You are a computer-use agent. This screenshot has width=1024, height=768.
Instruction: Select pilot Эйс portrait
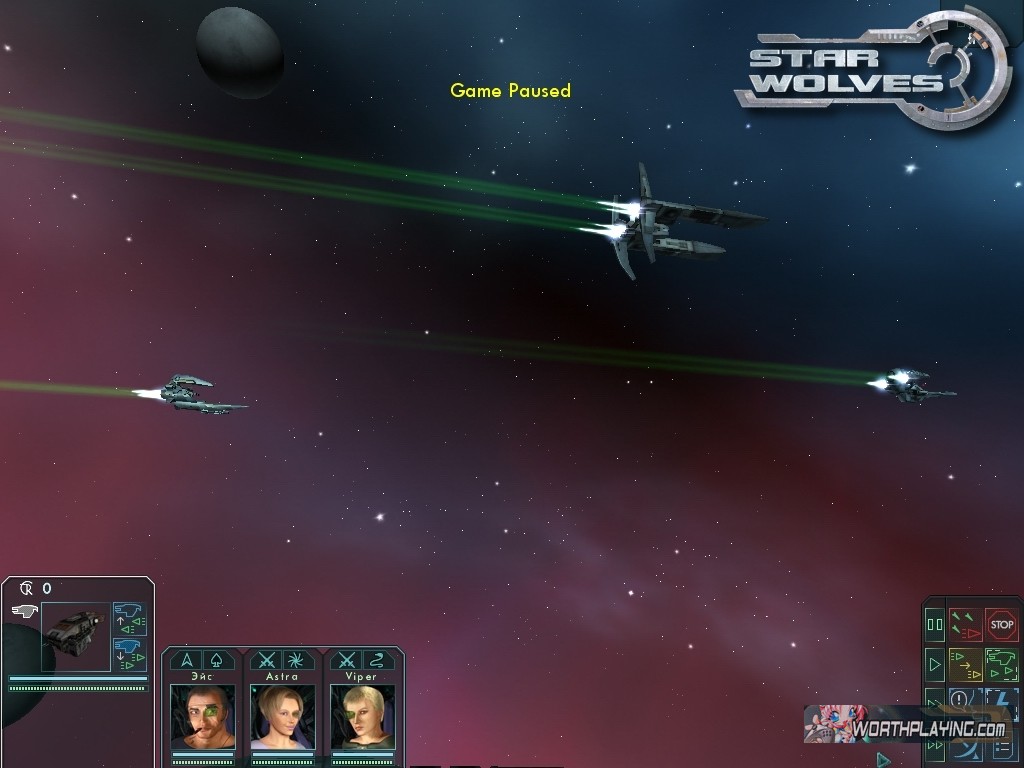coord(203,716)
